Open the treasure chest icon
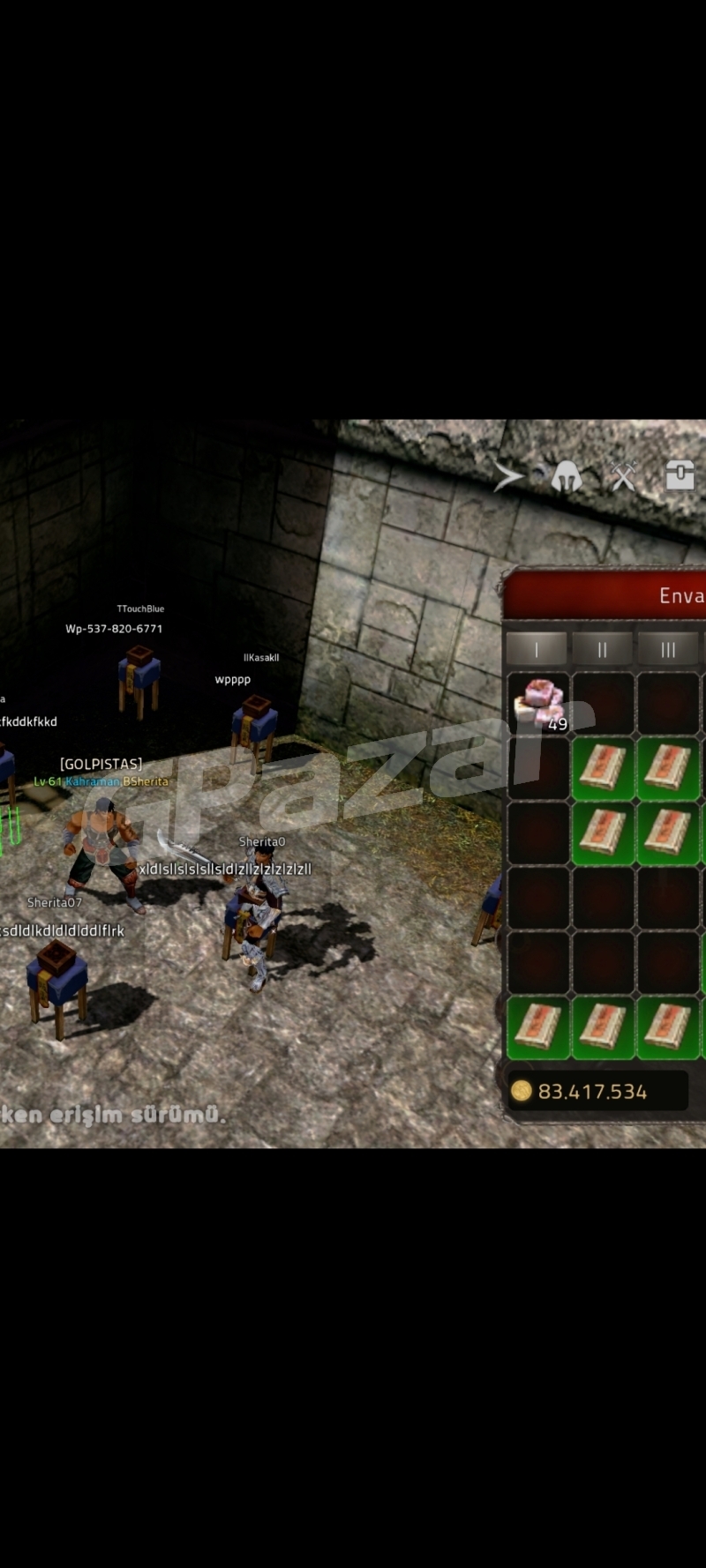Viewport: 706px width, 1568px height. pos(680,474)
